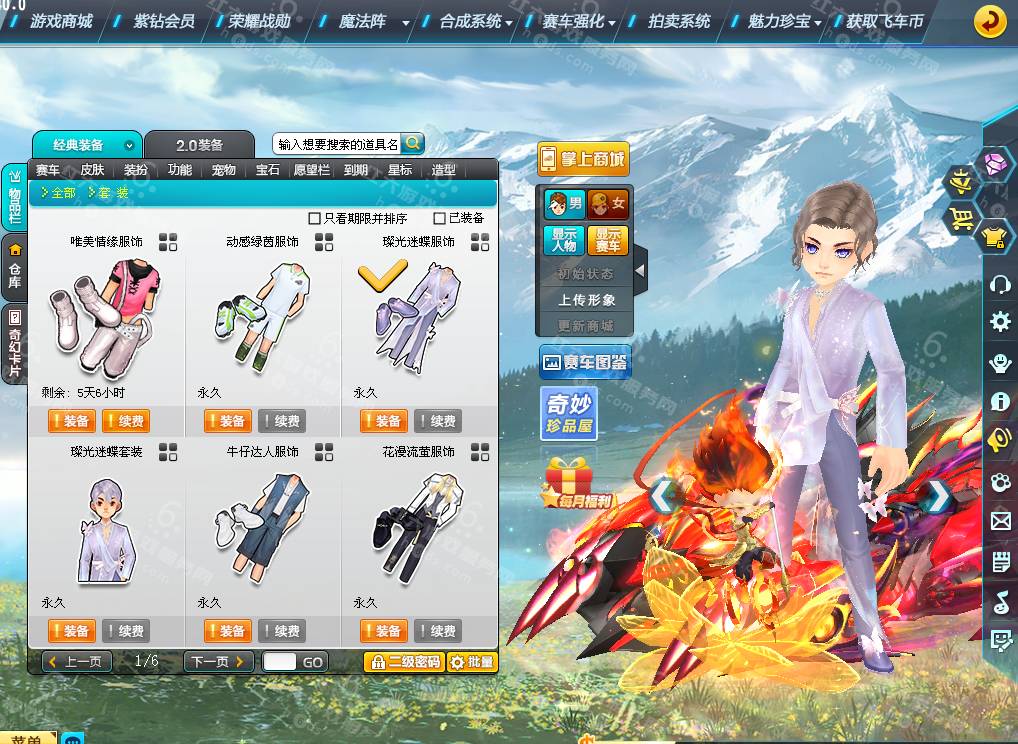Screen dimensions: 1018x744
Task: Choose the 女 female gender button
Action: coord(608,205)
